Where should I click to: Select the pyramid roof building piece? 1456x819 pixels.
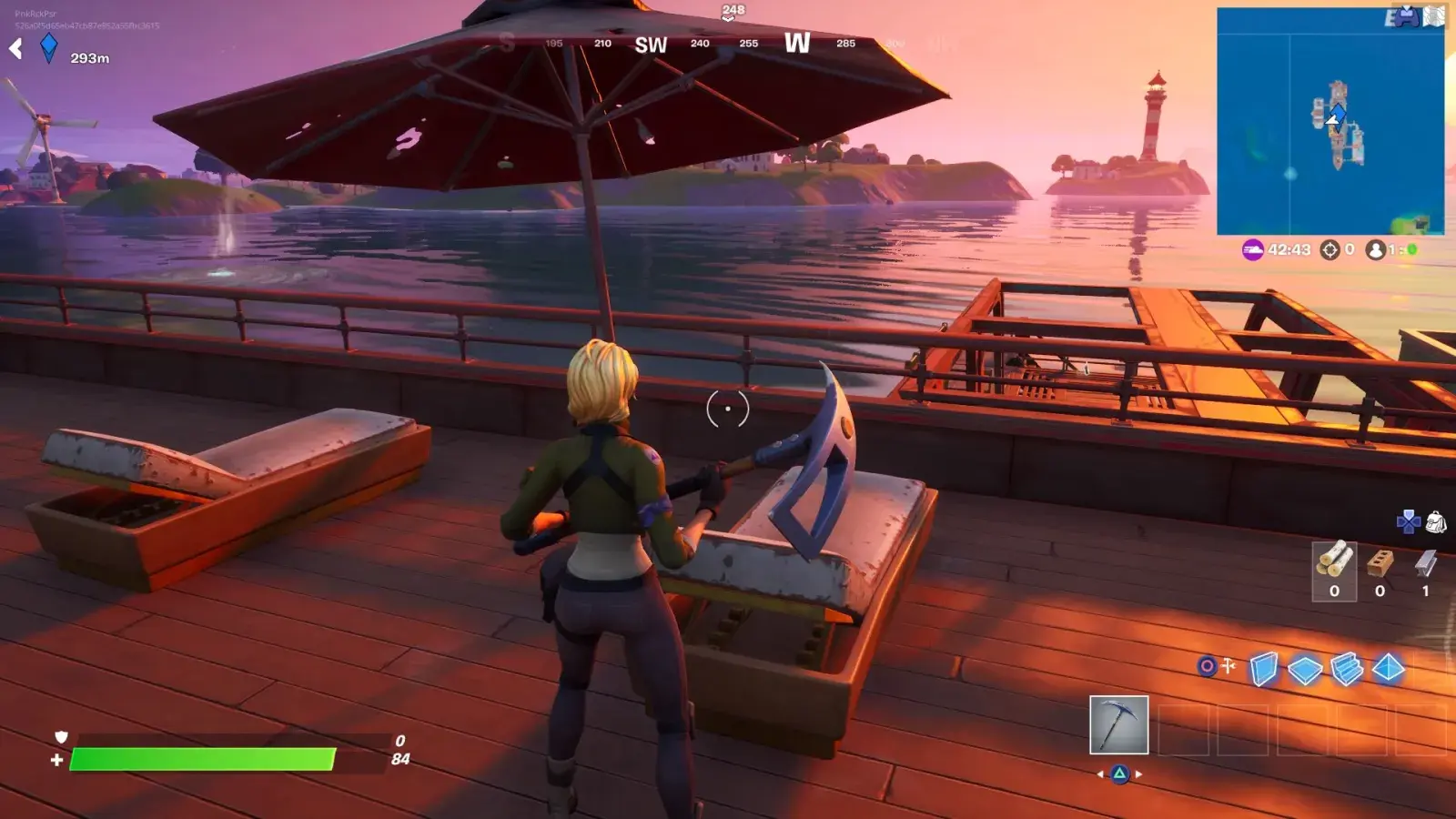pyautogui.click(x=1388, y=669)
